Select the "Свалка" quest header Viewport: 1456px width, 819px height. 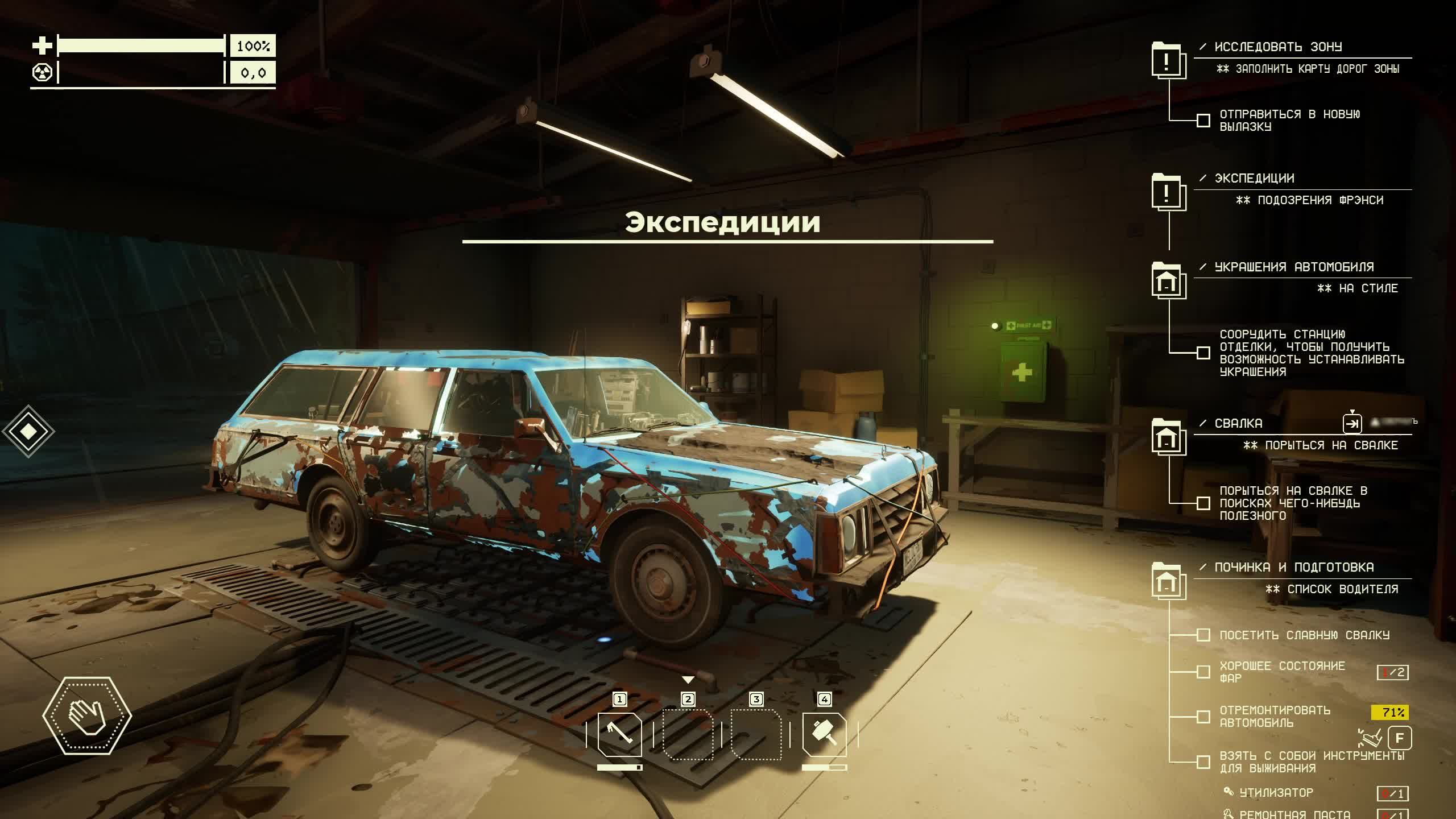[x=1238, y=424]
